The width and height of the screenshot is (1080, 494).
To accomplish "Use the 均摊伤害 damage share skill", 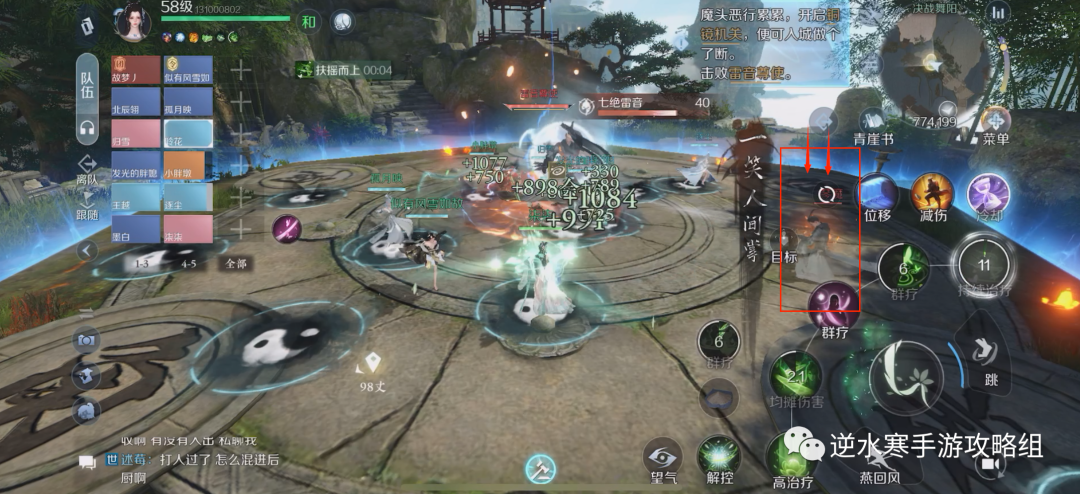I will 796,378.
